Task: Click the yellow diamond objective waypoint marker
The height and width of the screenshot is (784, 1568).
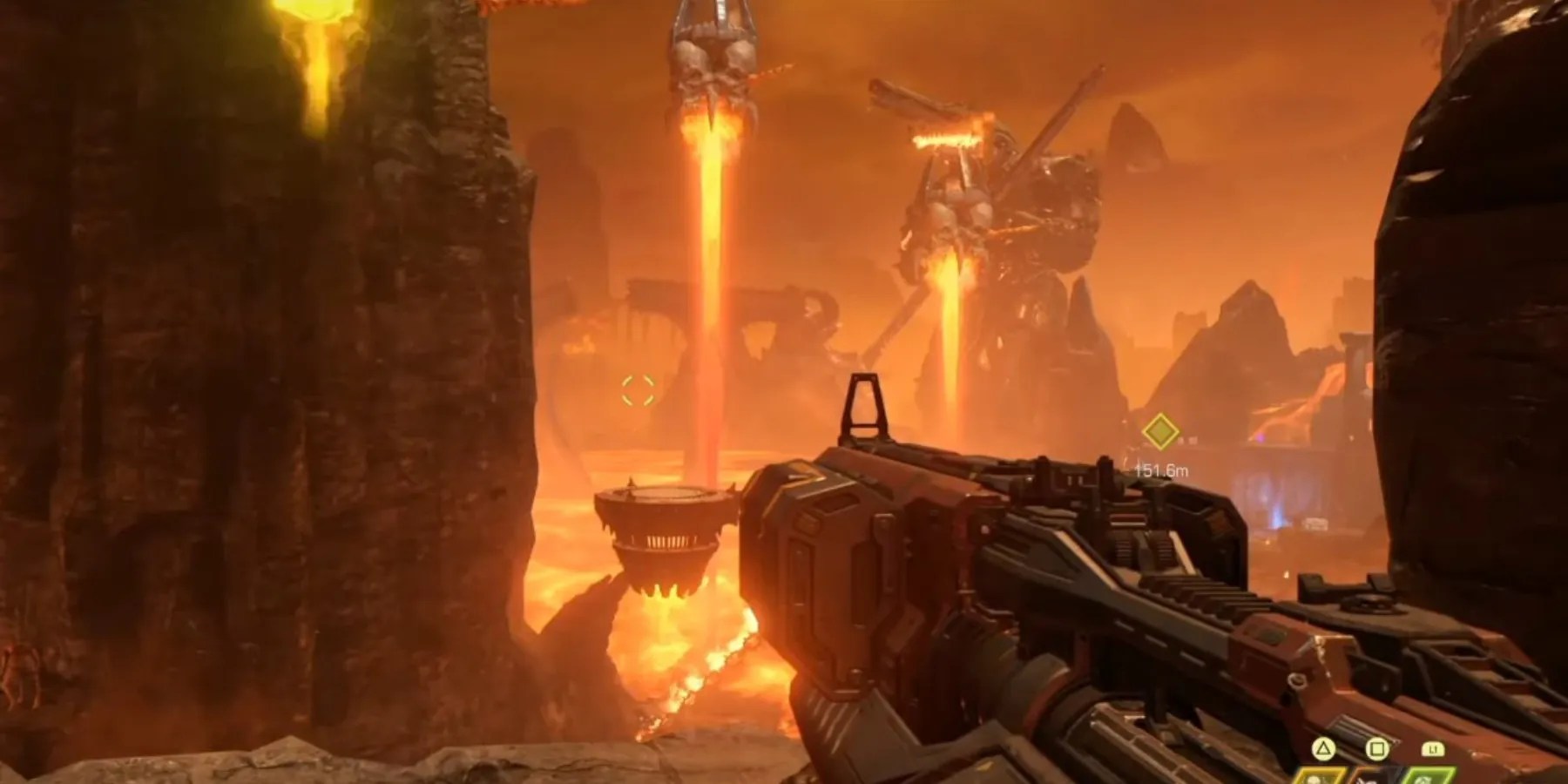Action: pos(1160,431)
